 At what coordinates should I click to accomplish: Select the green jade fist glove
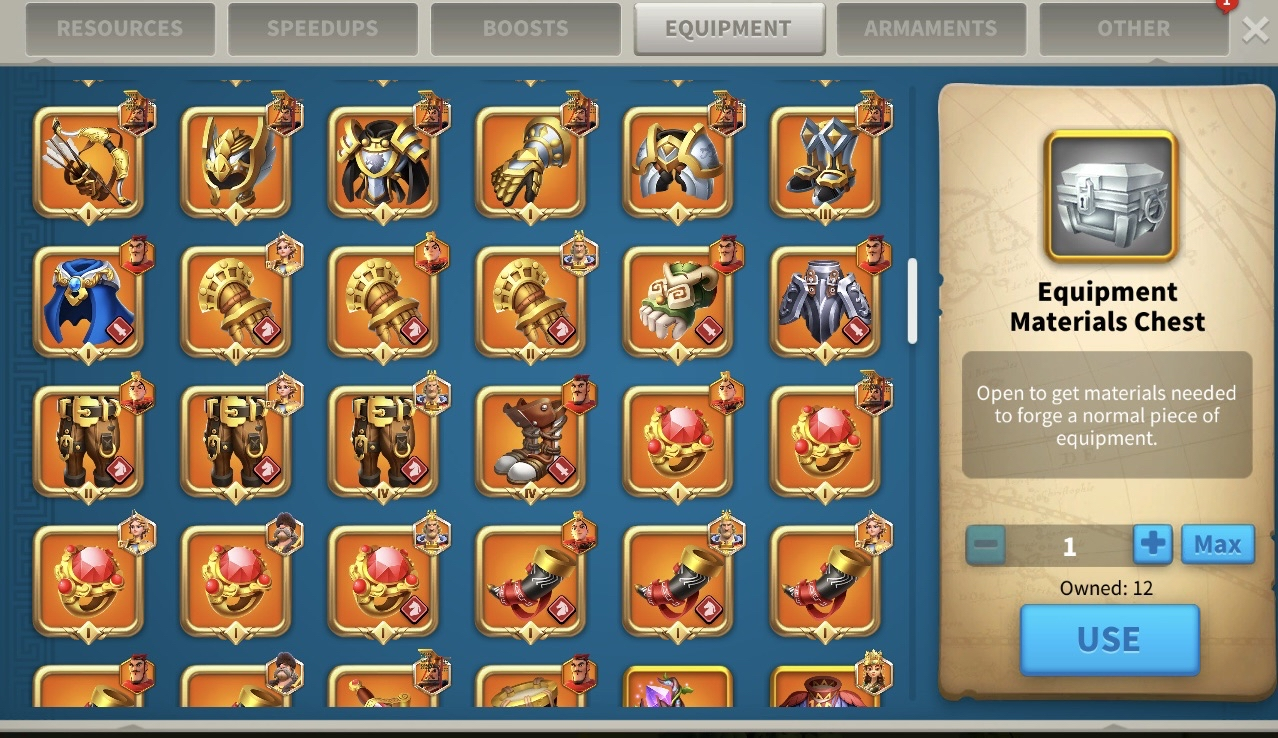pos(678,302)
